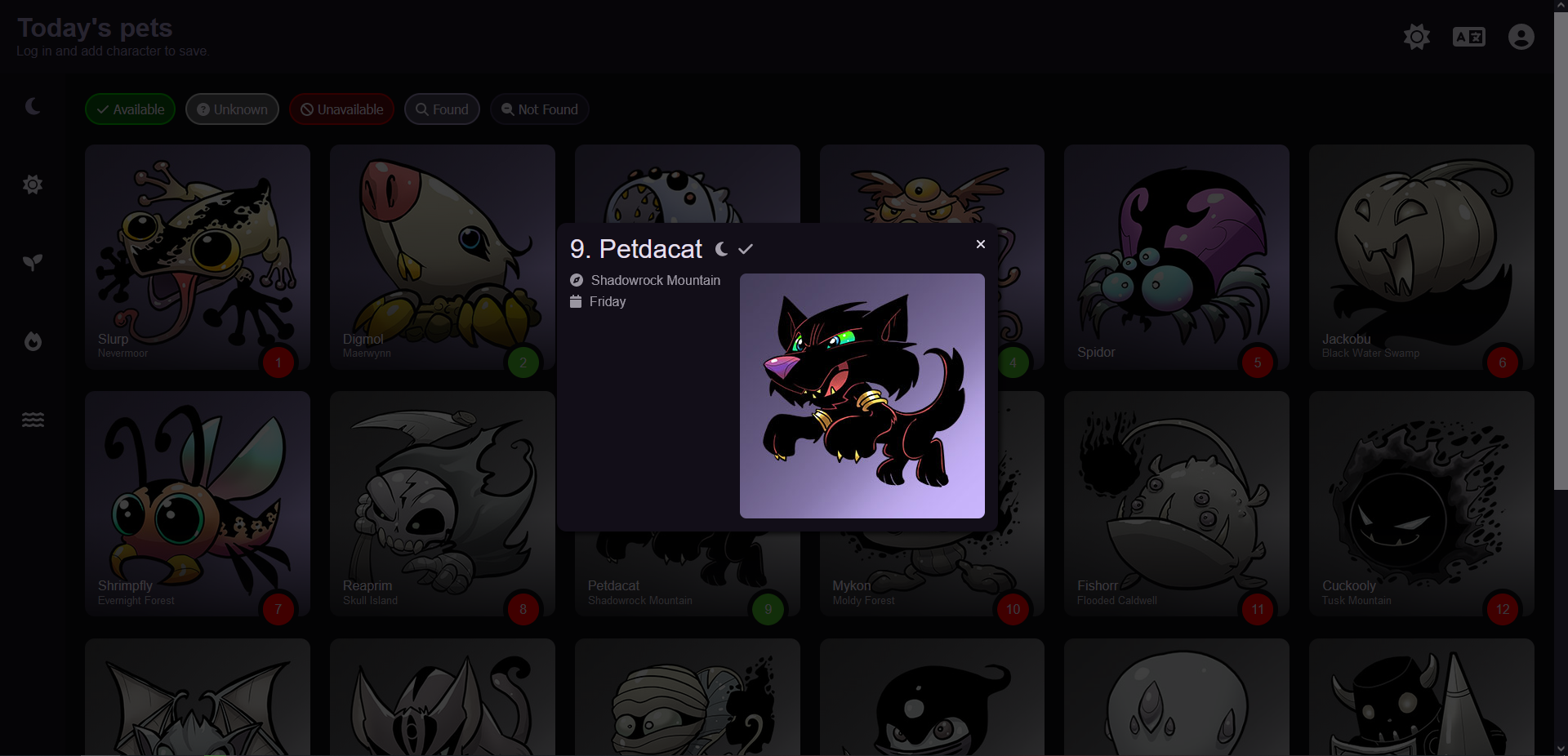Toggle the light theme sun icon

click(x=1417, y=37)
